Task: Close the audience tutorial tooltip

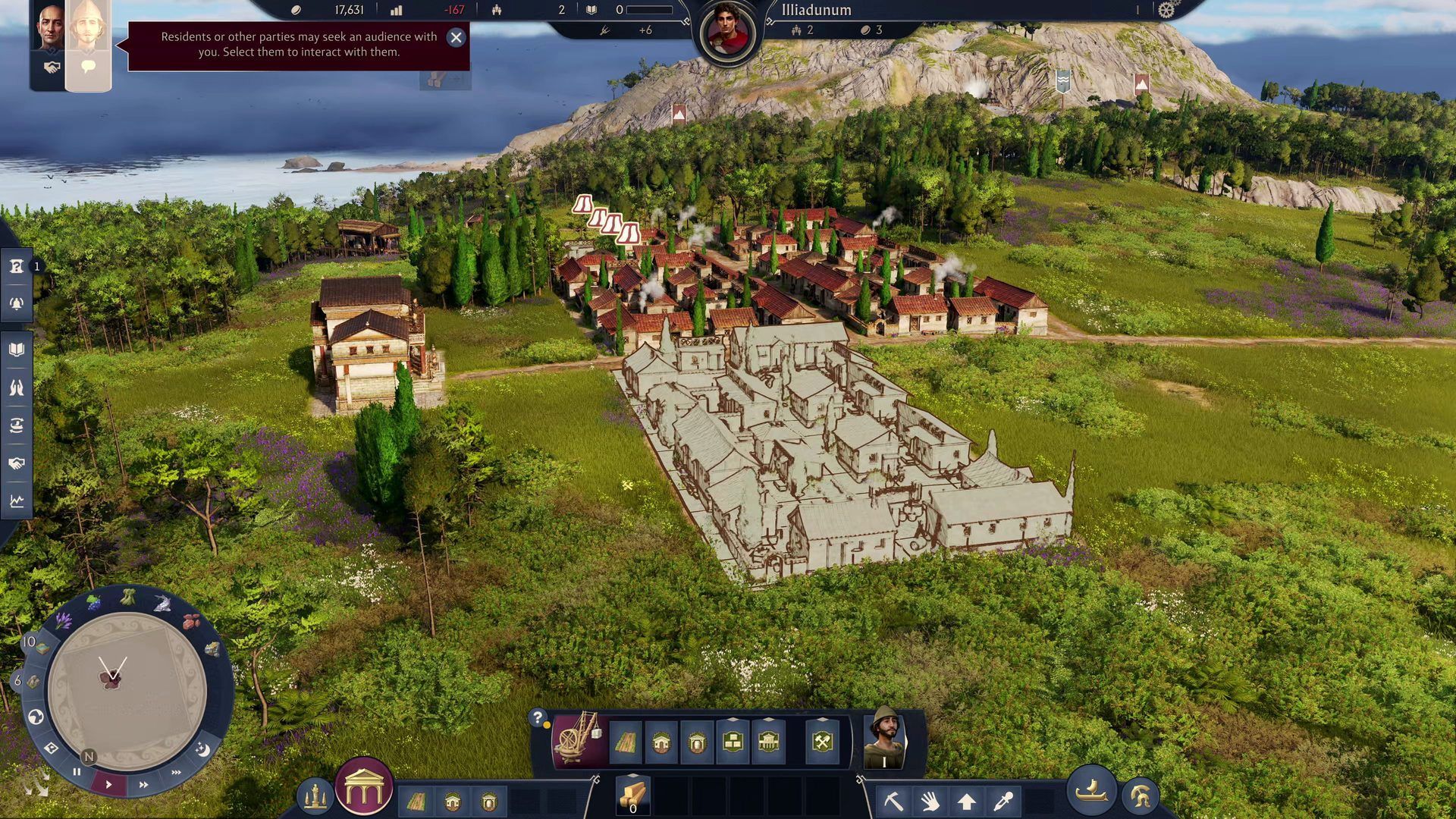Action: pyautogui.click(x=456, y=37)
